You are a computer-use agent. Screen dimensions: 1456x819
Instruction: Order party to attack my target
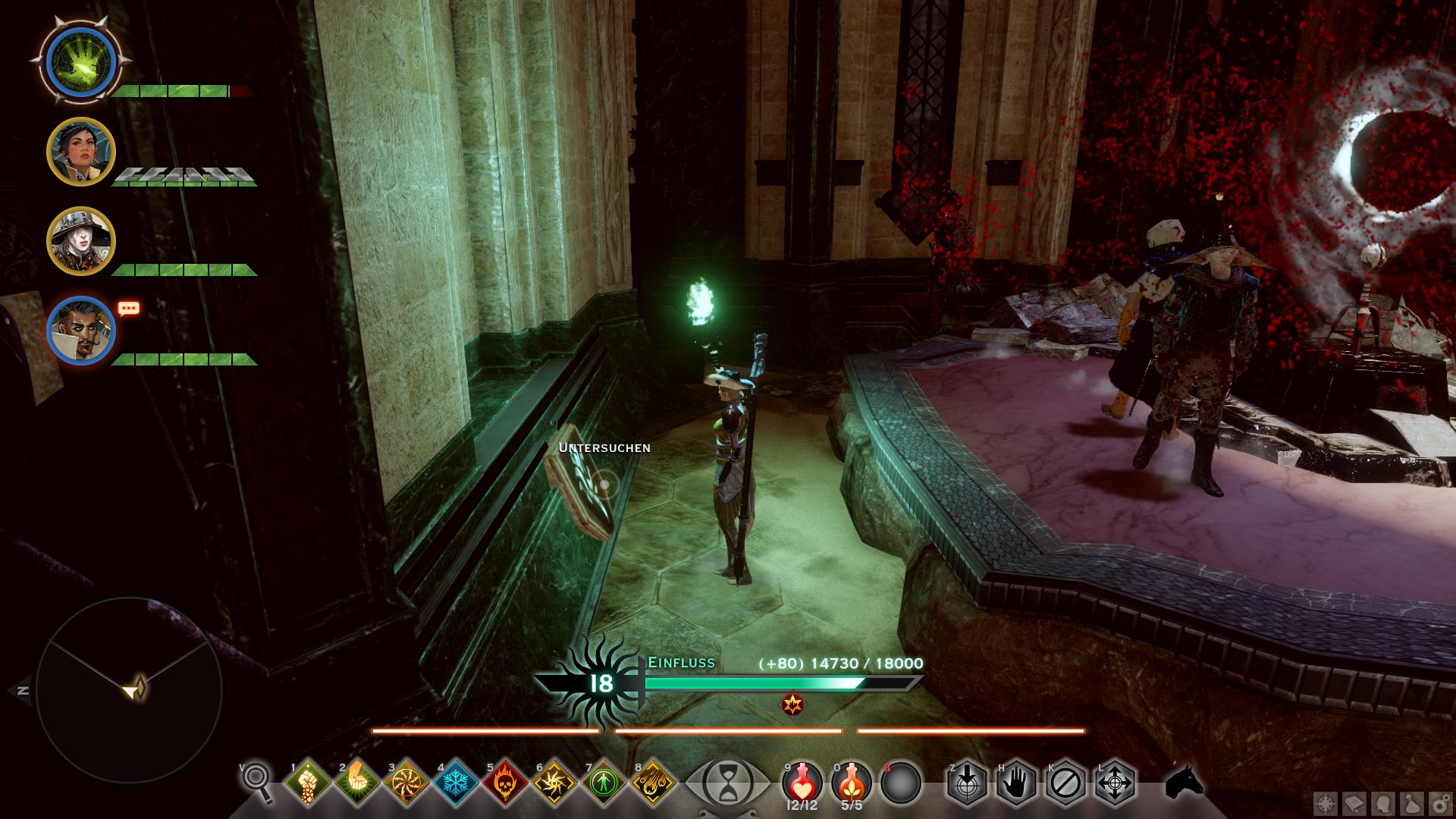pyautogui.click(x=966, y=782)
